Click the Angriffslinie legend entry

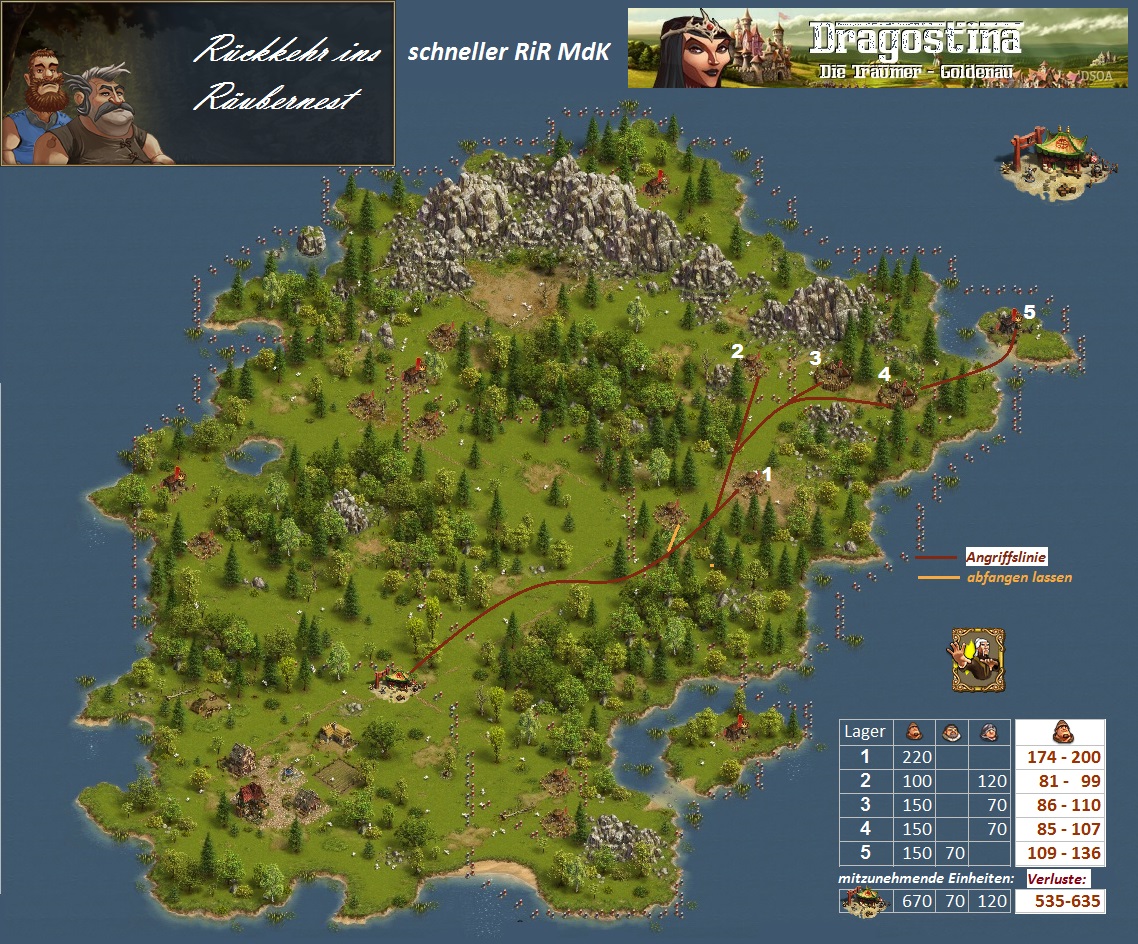(1005, 557)
